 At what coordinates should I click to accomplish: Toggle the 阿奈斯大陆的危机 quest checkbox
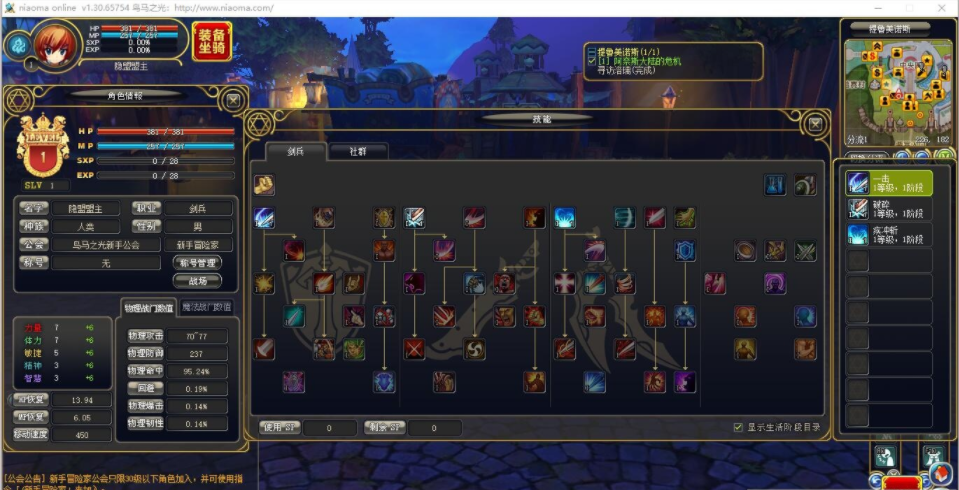point(592,62)
